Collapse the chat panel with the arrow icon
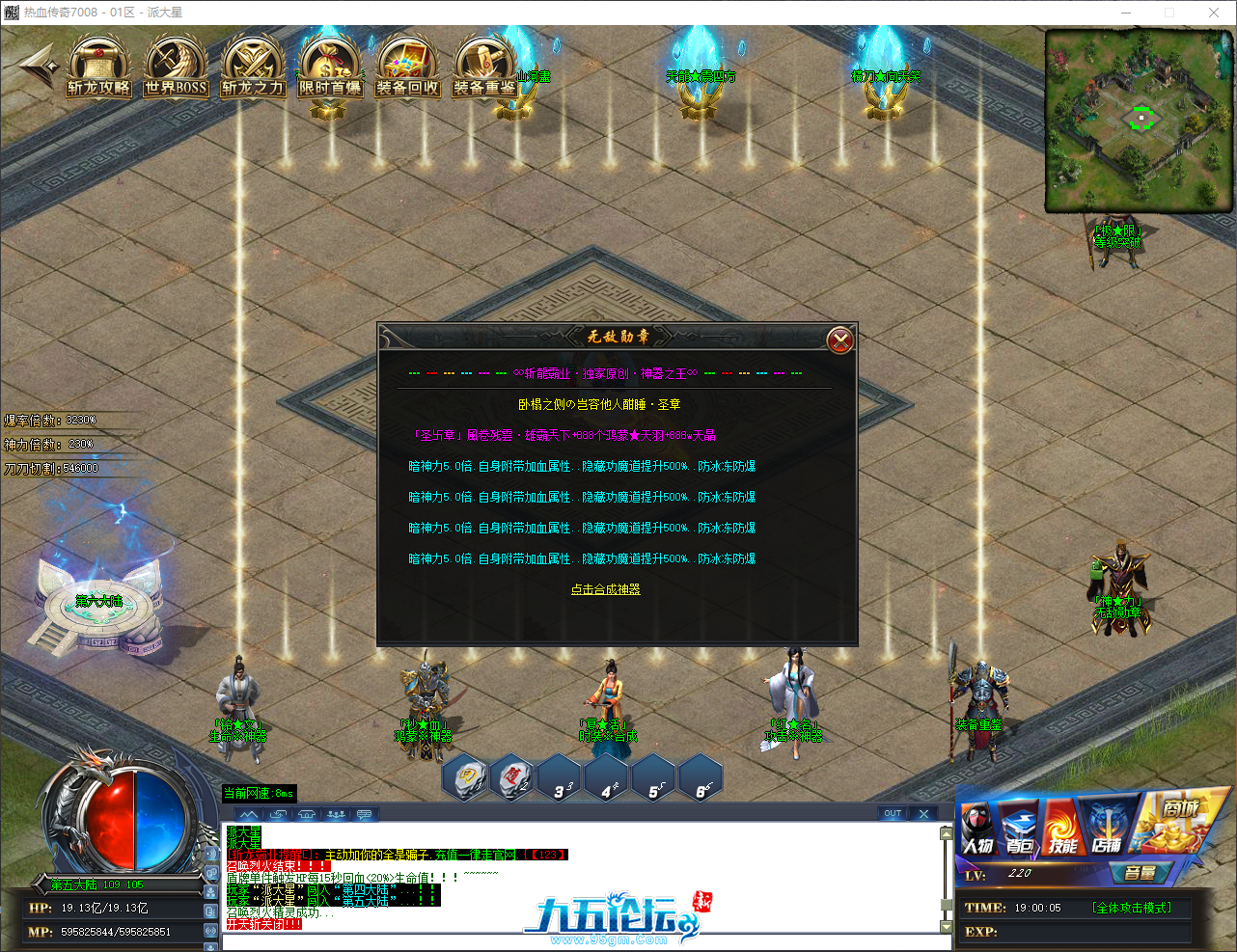The width and height of the screenshot is (1237, 952). [249, 813]
